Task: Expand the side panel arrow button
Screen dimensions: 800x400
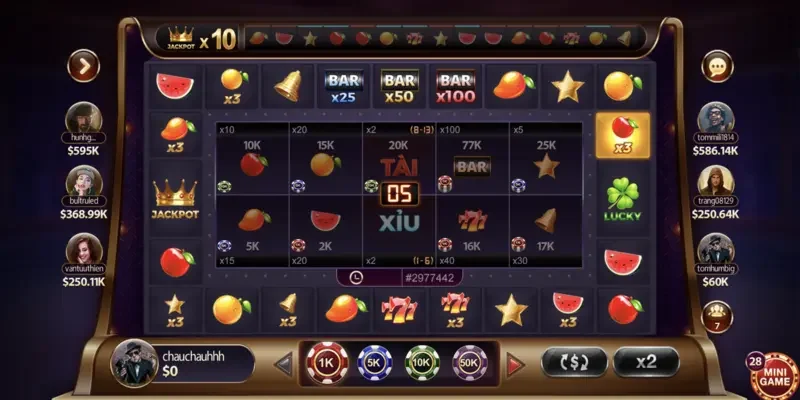Action: point(83,66)
